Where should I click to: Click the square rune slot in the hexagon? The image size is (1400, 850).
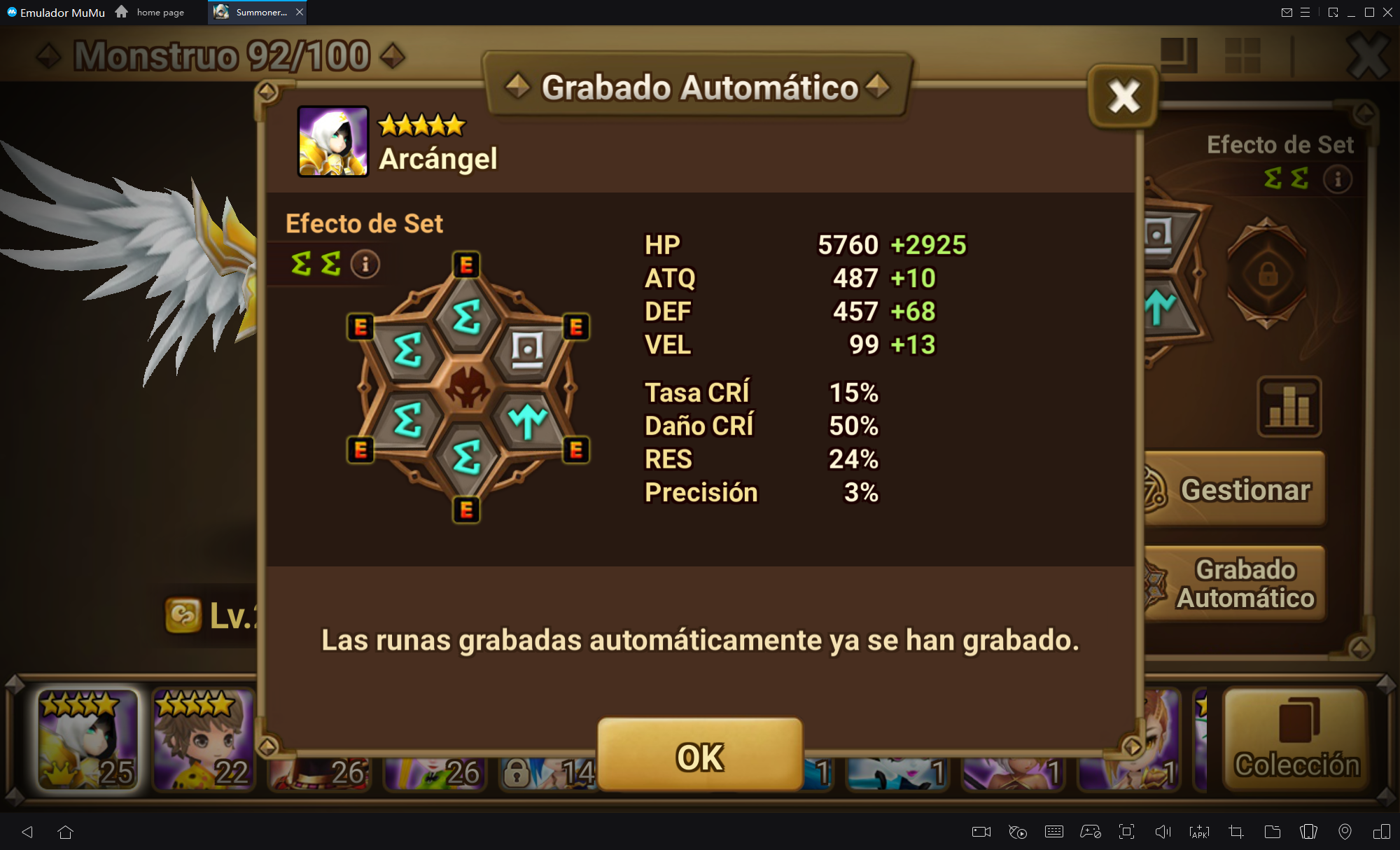pos(527,349)
